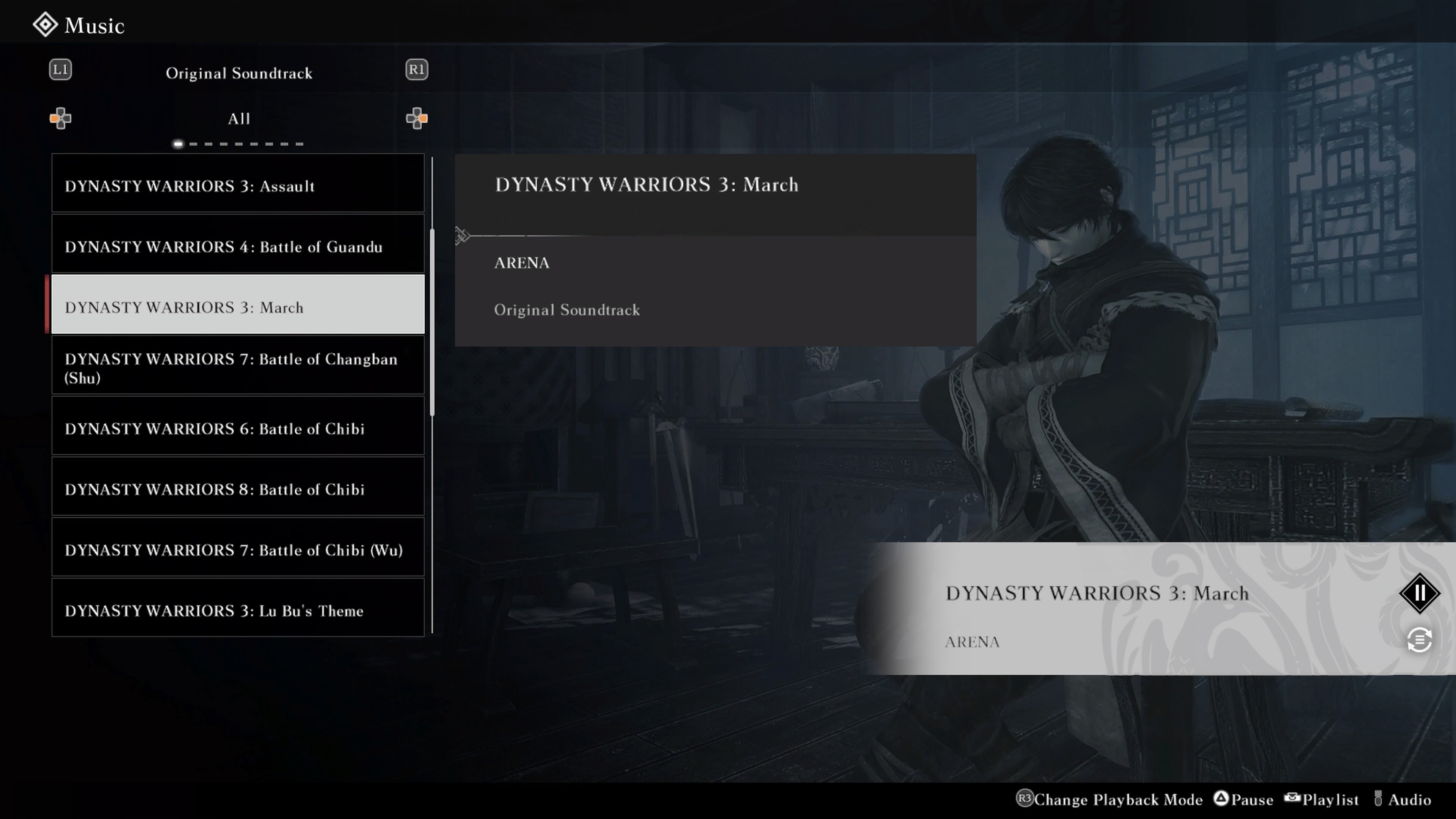Viewport: 1456px width, 819px height.
Task: Toggle the circular repeat playback mode icon
Action: coord(1419,640)
